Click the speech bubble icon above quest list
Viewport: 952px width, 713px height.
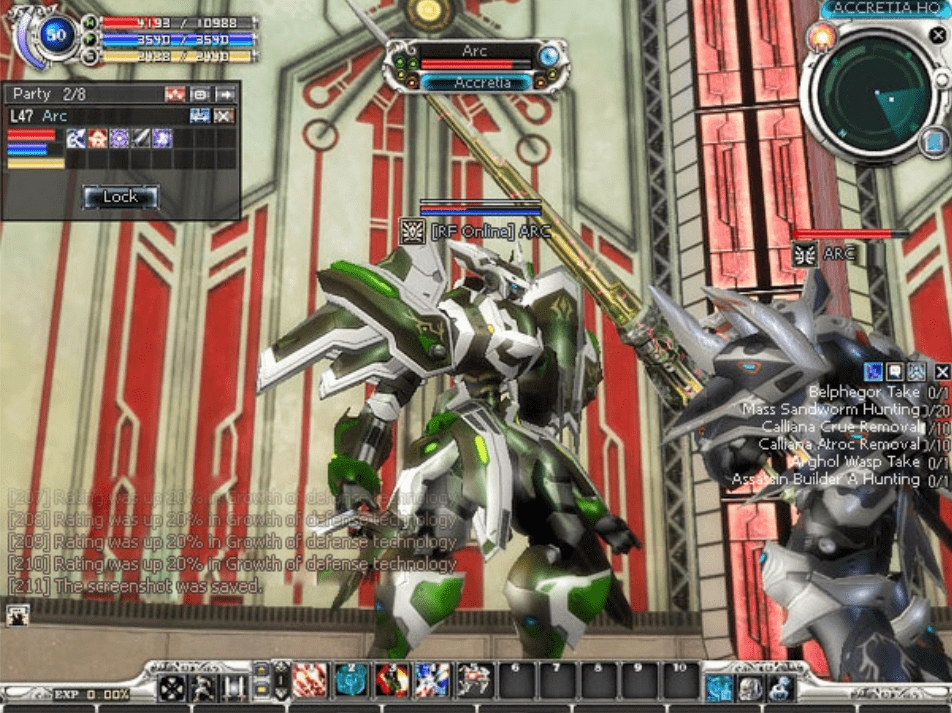click(x=896, y=372)
